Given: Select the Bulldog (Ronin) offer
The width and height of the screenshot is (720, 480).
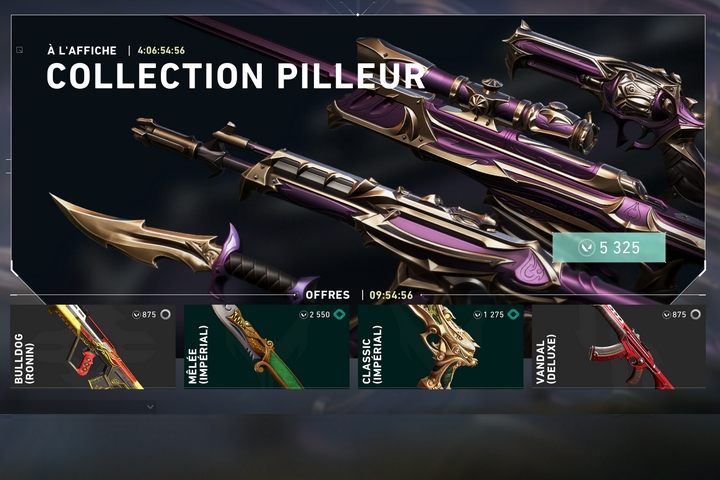Looking at the screenshot, I should (x=93, y=347).
